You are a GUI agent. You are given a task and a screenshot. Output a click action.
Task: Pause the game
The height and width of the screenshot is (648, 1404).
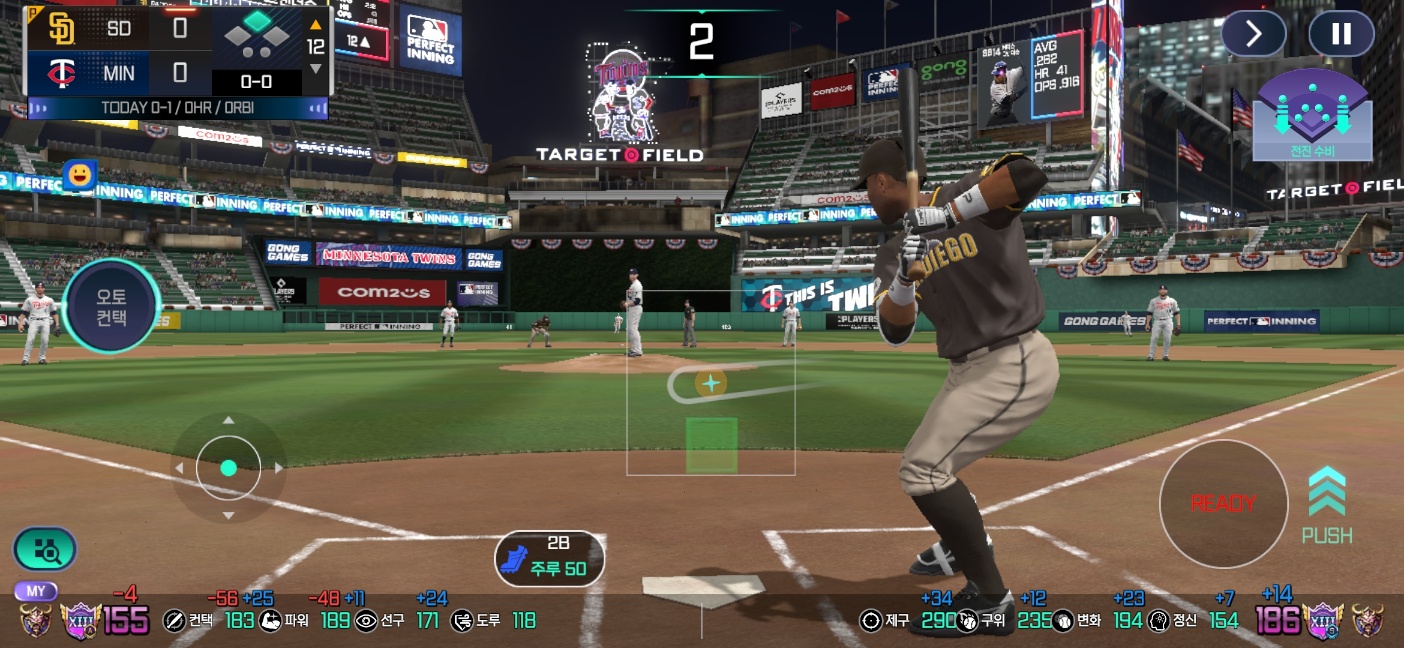[x=1341, y=34]
